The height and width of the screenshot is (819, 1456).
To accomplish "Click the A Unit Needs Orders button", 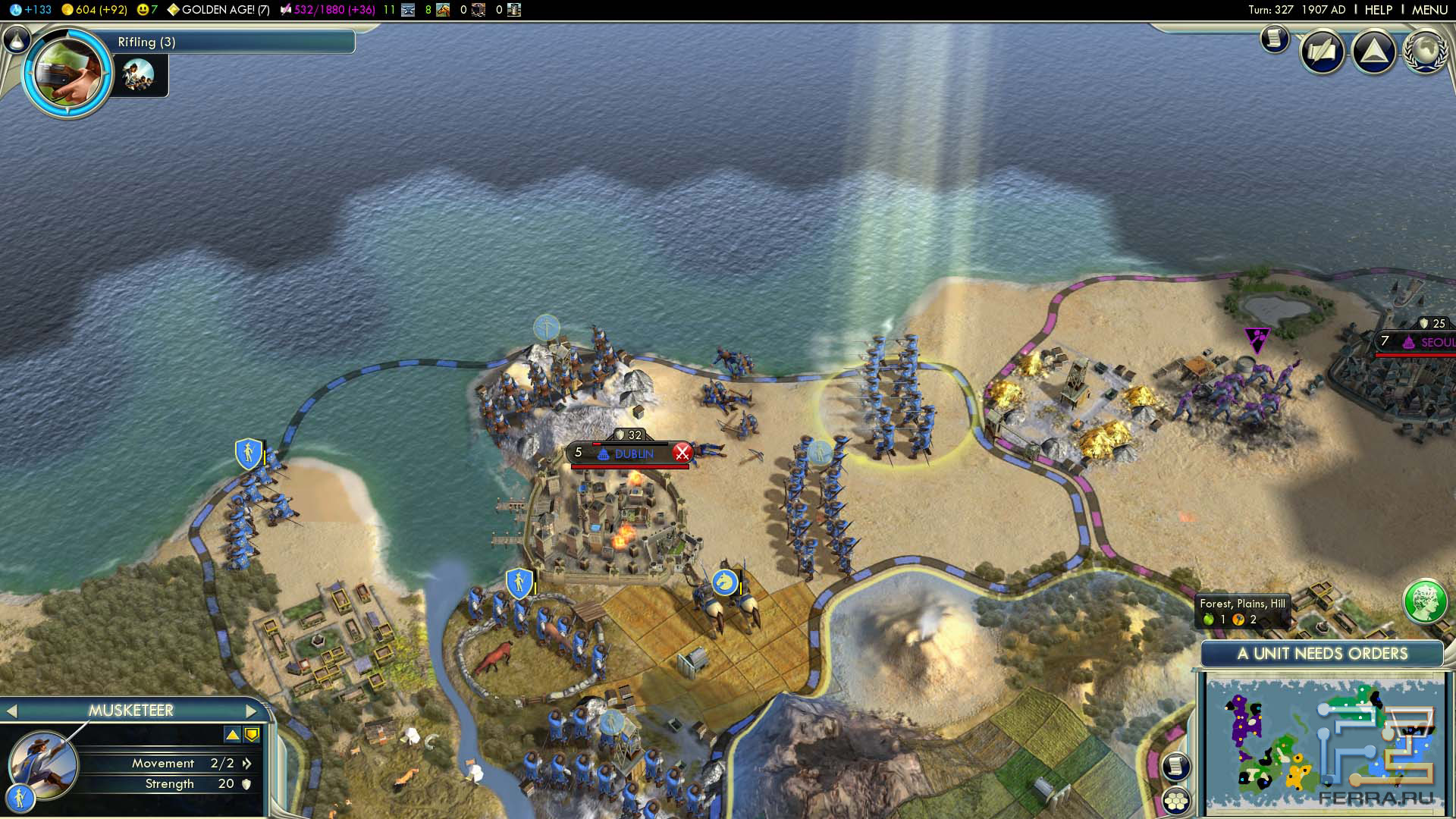I will click(x=1322, y=654).
